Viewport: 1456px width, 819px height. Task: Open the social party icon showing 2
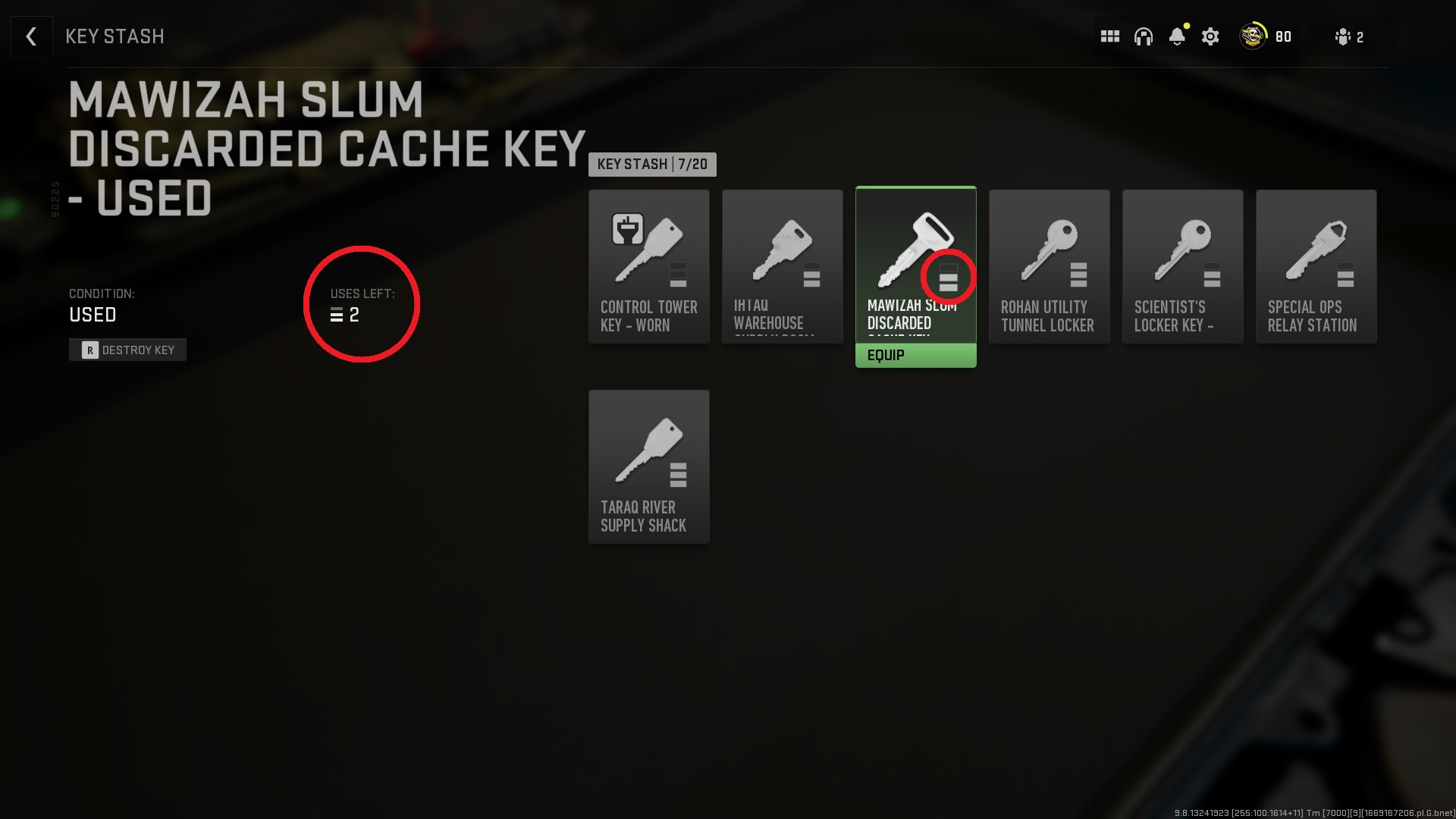pyautogui.click(x=1346, y=36)
